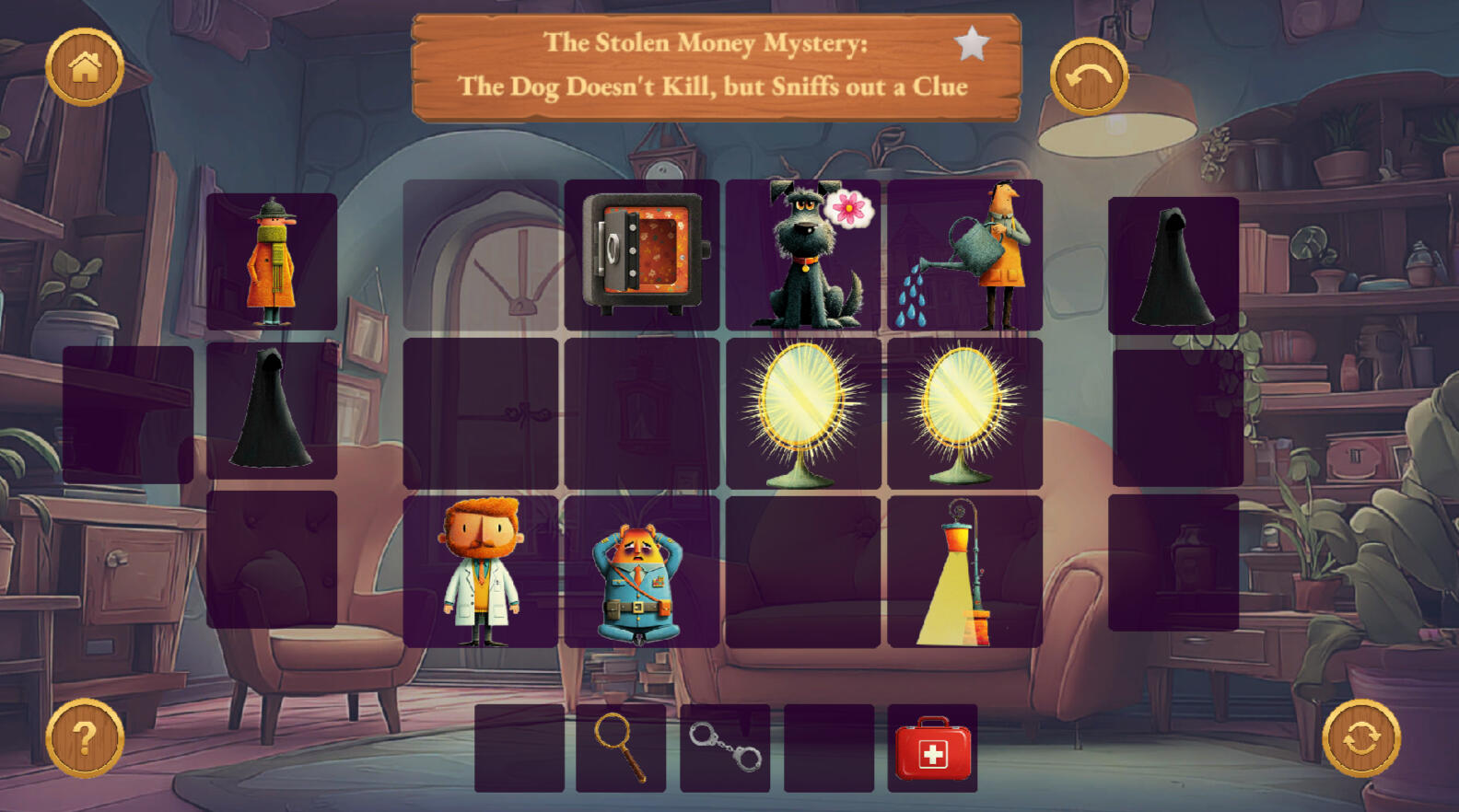Select the worried police officer tile
This screenshot has height=812, width=1459.
pyautogui.click(x=642, y=572)
